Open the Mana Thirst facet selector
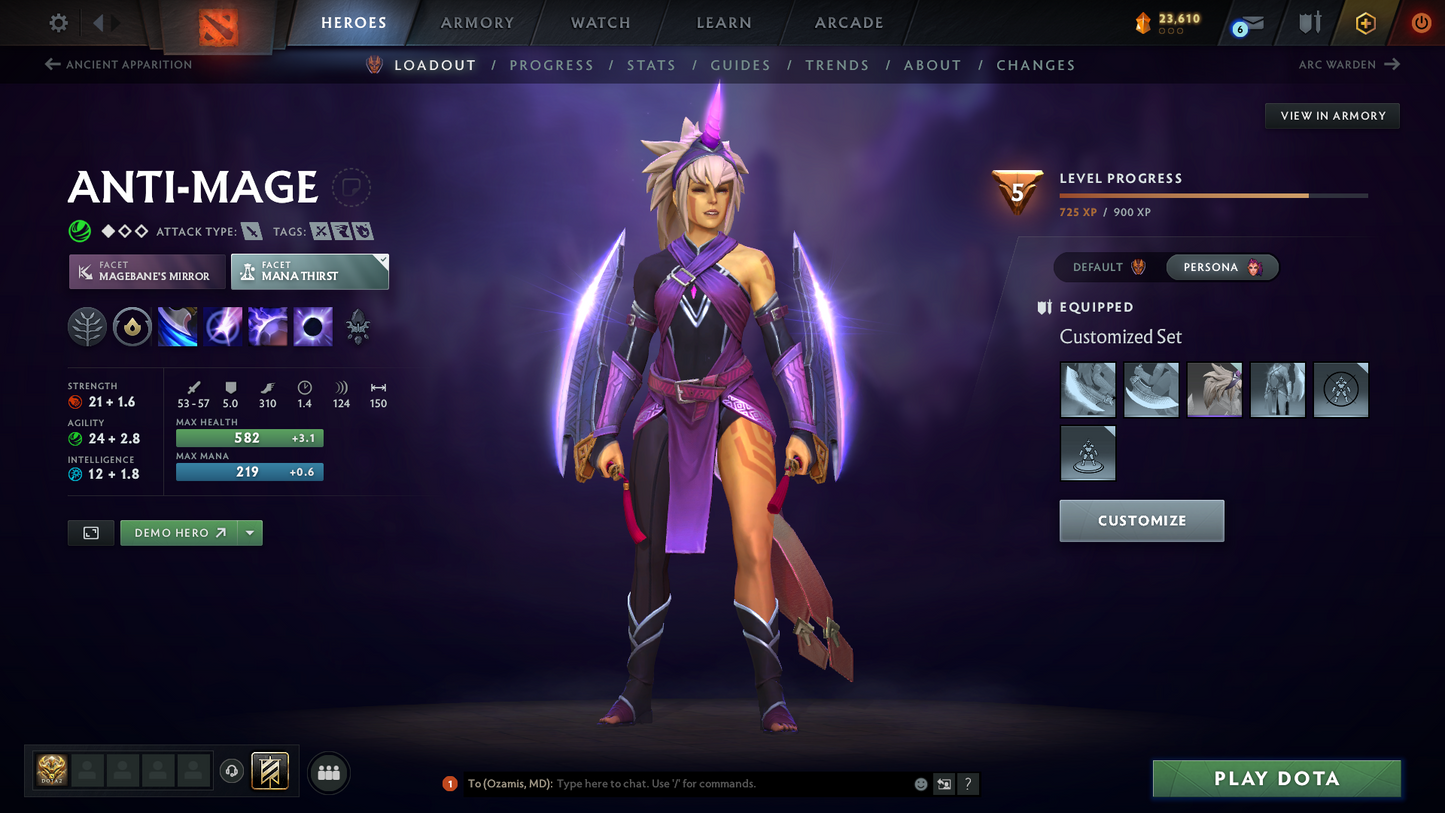This screenshot has height=813, width=1445. [x=310, y=271]
